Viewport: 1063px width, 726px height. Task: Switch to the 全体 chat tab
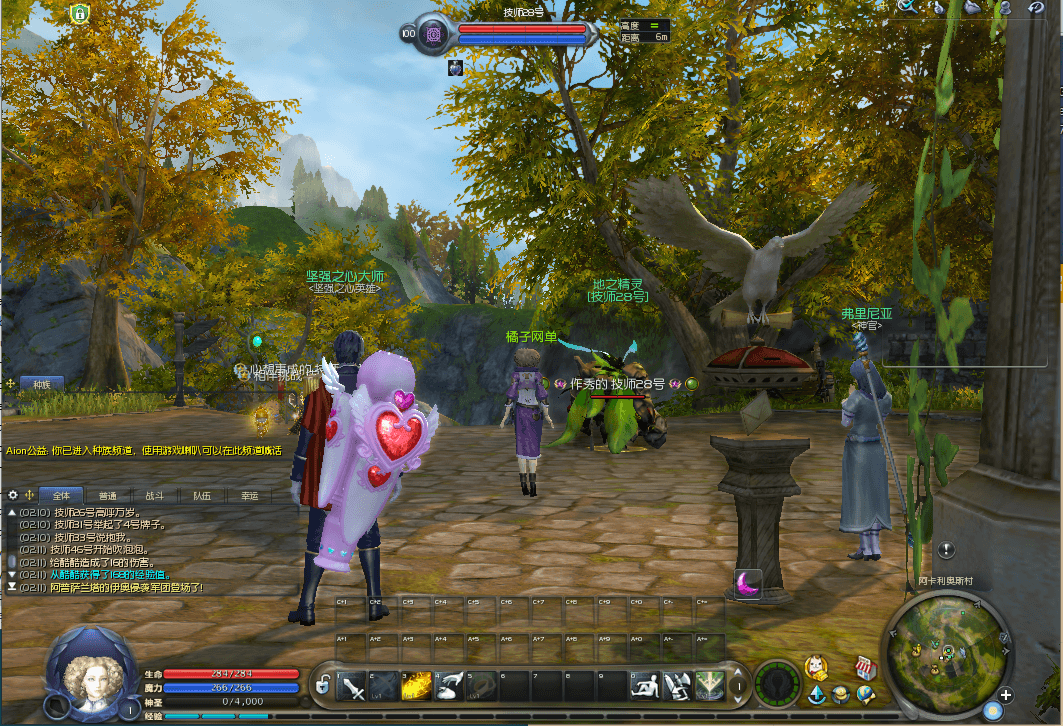pos(62,495)
